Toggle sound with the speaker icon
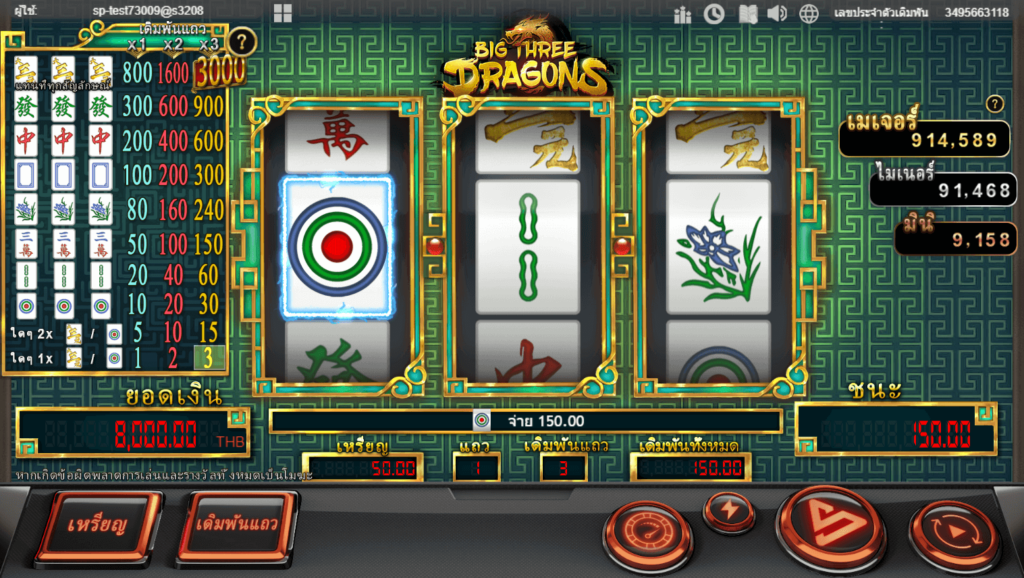Viewport: 1024px width, 578px height. point(777,14)
